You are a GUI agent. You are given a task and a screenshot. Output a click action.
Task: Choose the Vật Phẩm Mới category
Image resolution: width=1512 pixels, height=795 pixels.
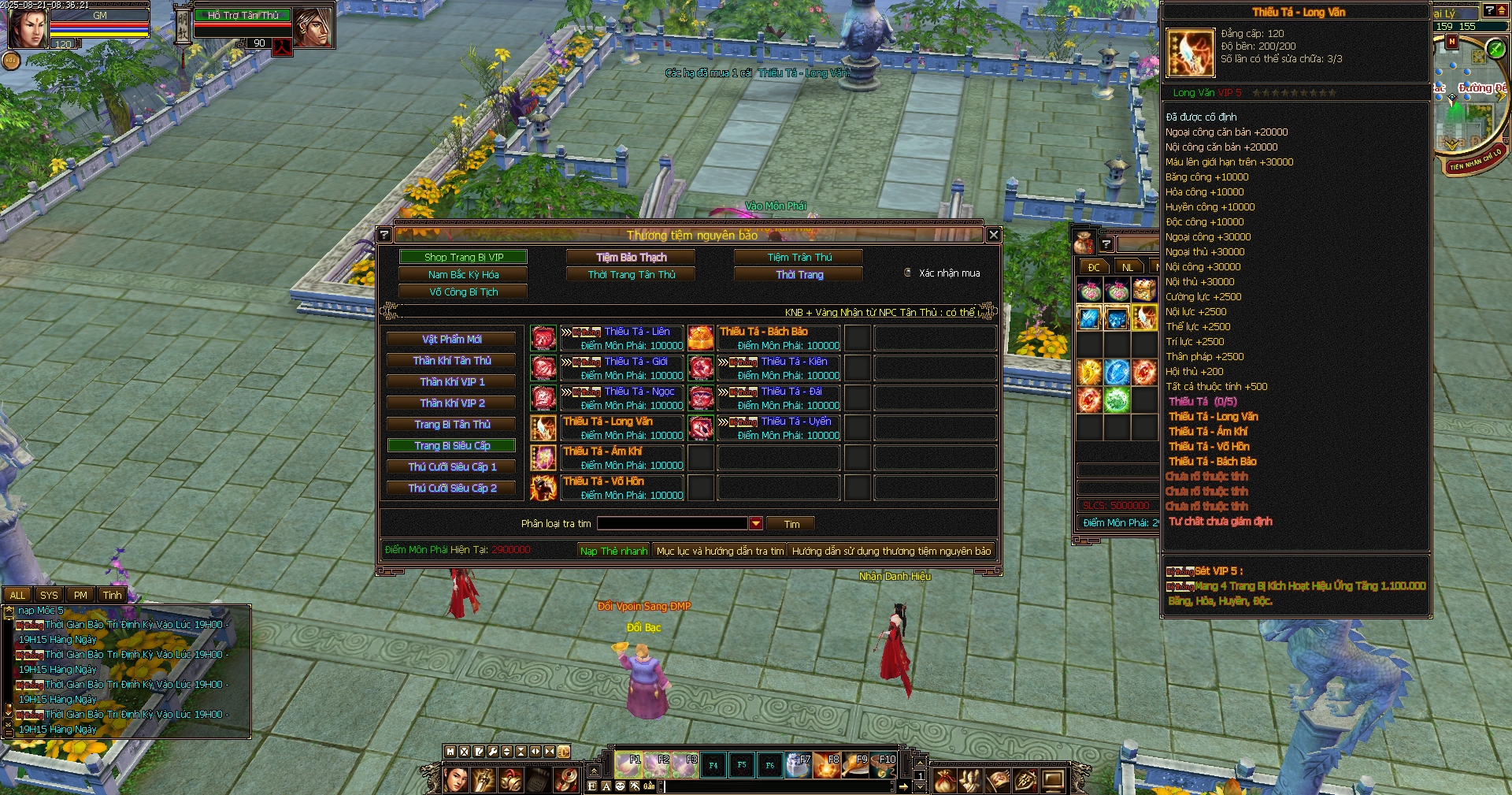pos(451,339)
